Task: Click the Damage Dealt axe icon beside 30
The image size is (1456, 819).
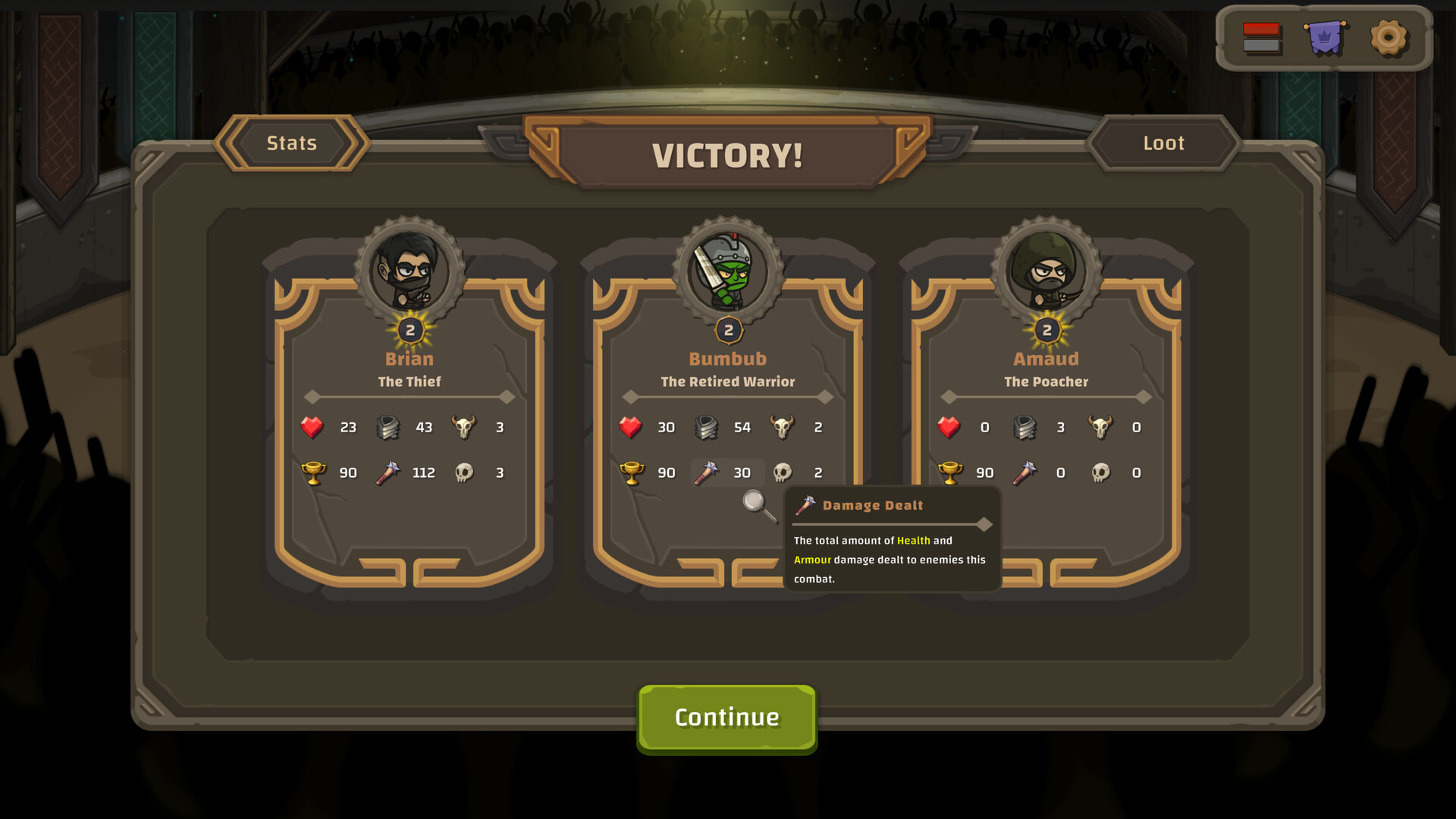Action: tap(708, 472)
